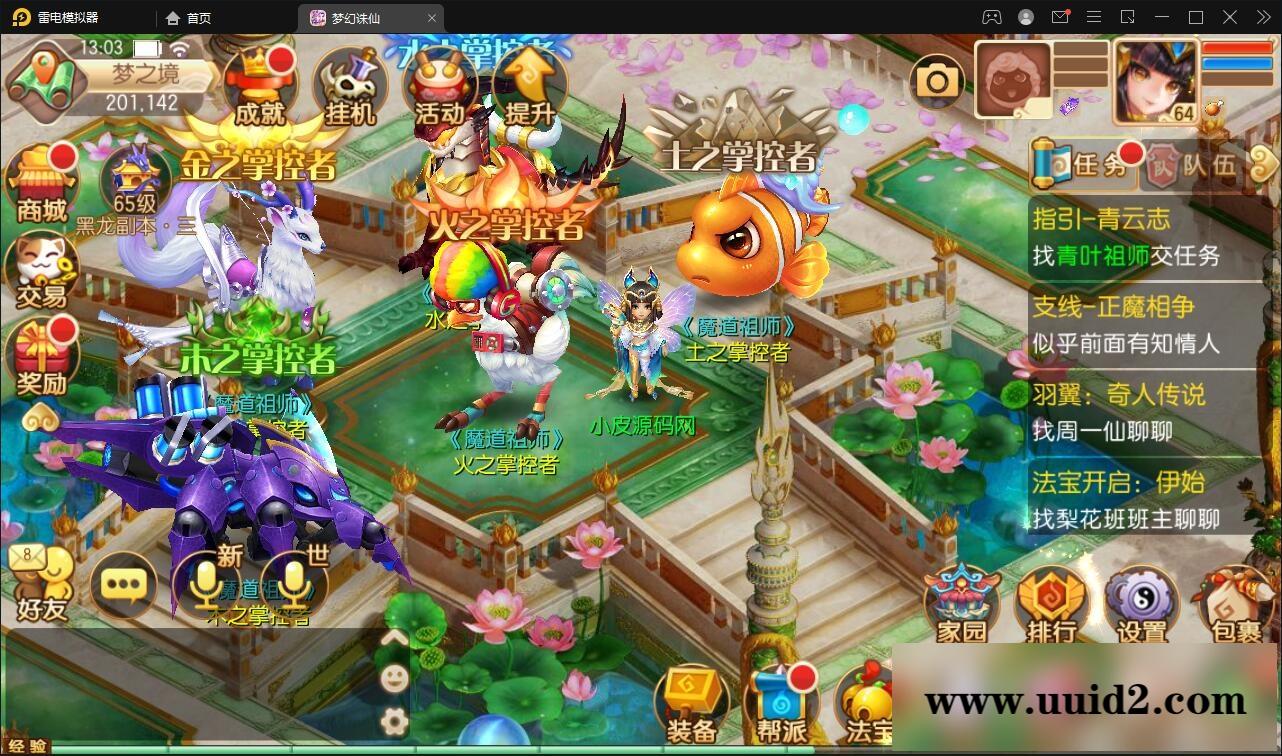Screen dimensions: 1282x756
Task: Claim rewards via the 奖励 gift icon
Action: tap(42, 357)
